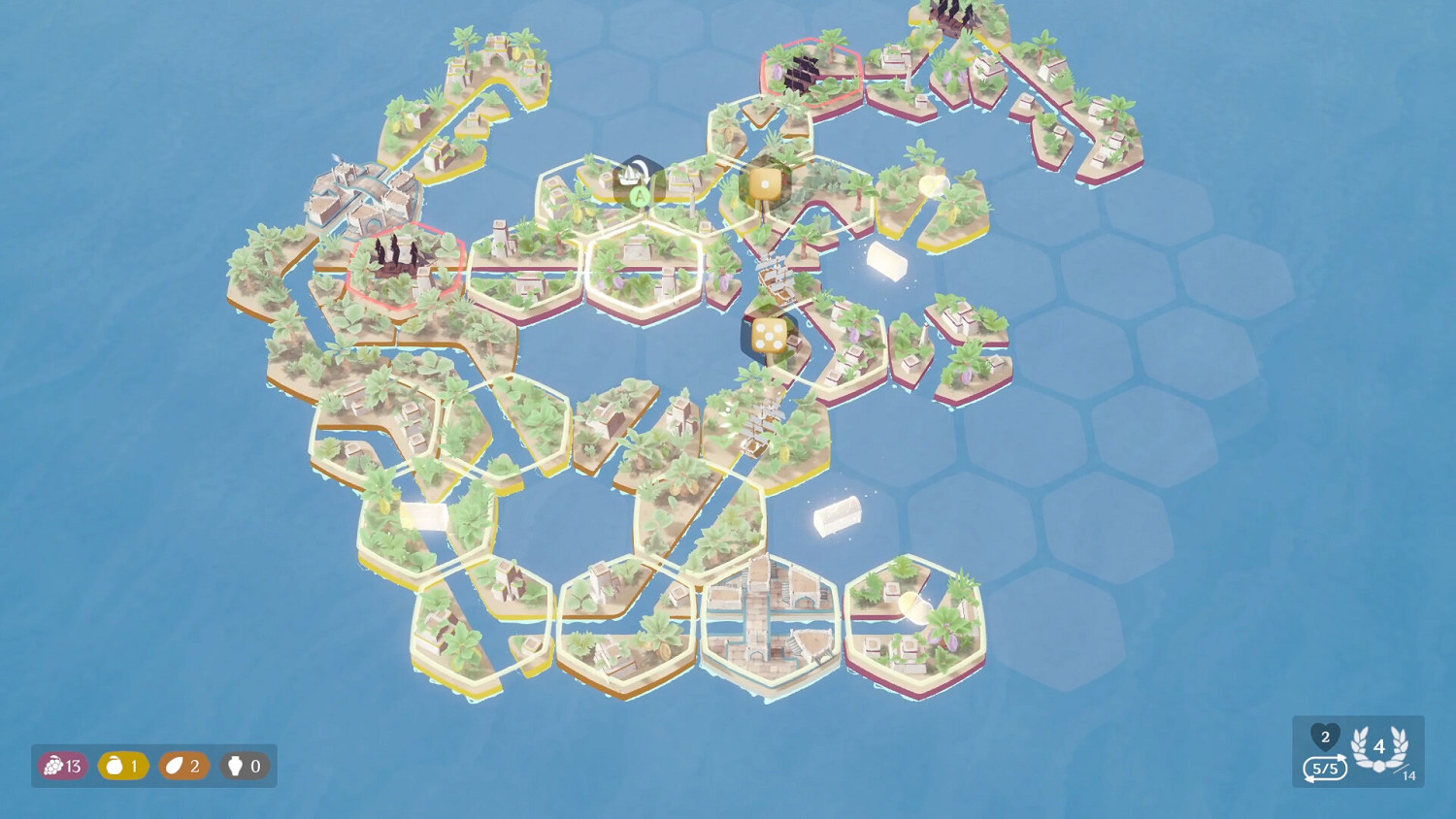Click the gray amphora resource counter at zero

244,766
